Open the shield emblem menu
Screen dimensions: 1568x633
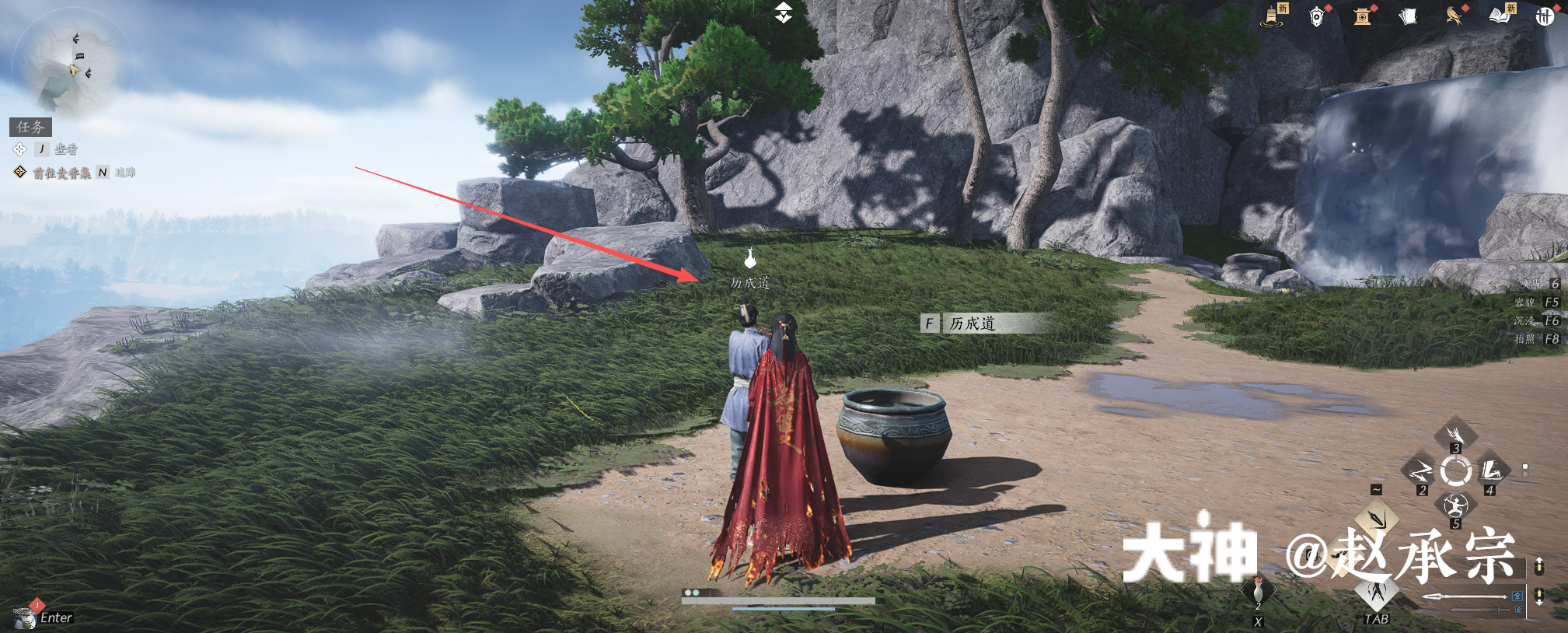tap(1316, 16)
